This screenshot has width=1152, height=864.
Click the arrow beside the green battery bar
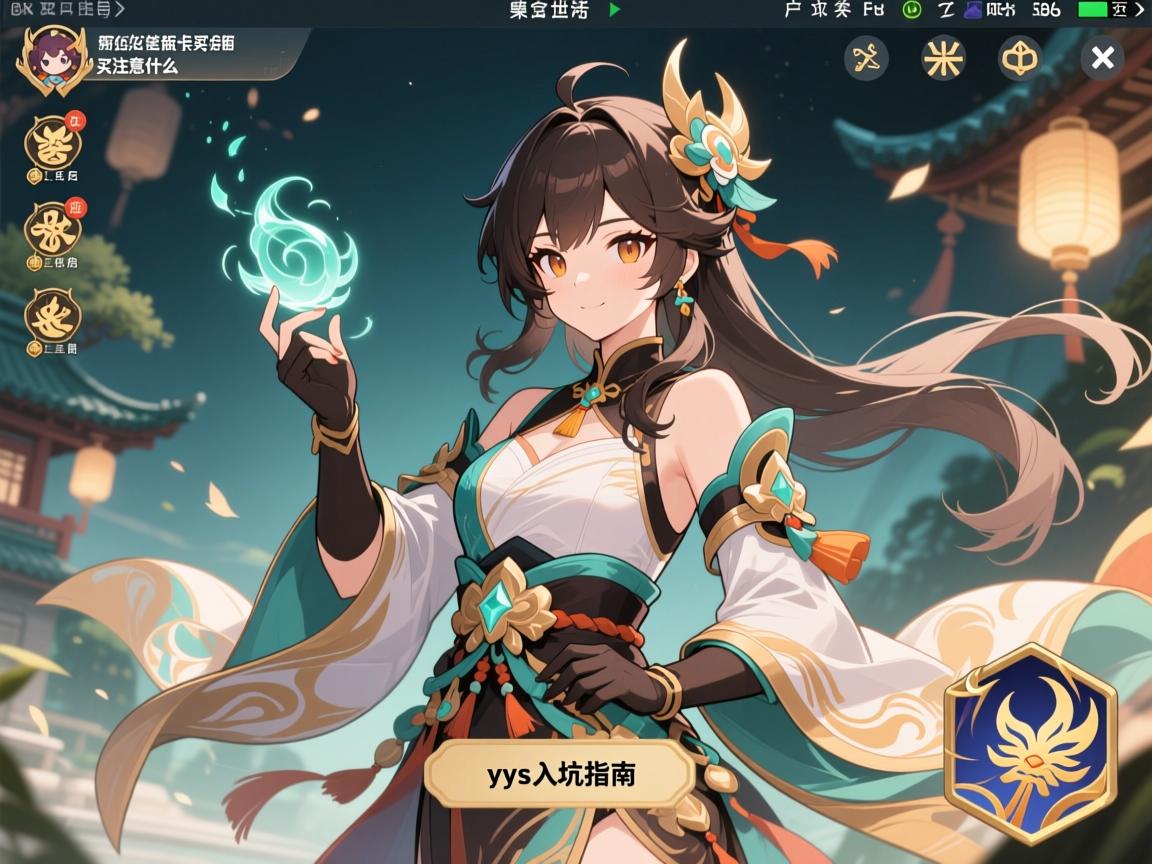1138,10
